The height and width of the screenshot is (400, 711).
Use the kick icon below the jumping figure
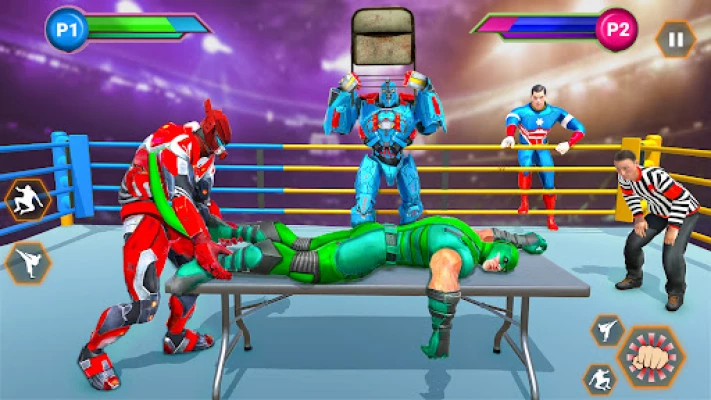pyautogui.click(x=27, y=262)
